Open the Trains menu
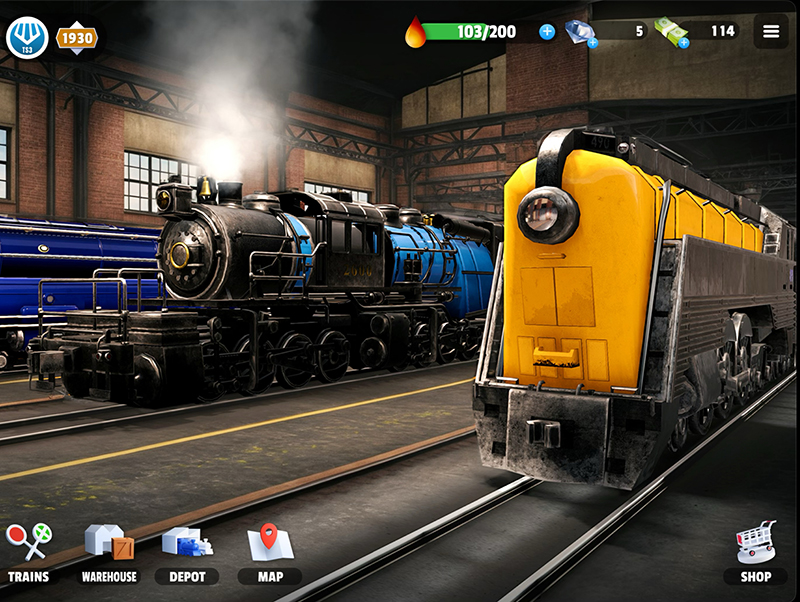 [28, 552]
